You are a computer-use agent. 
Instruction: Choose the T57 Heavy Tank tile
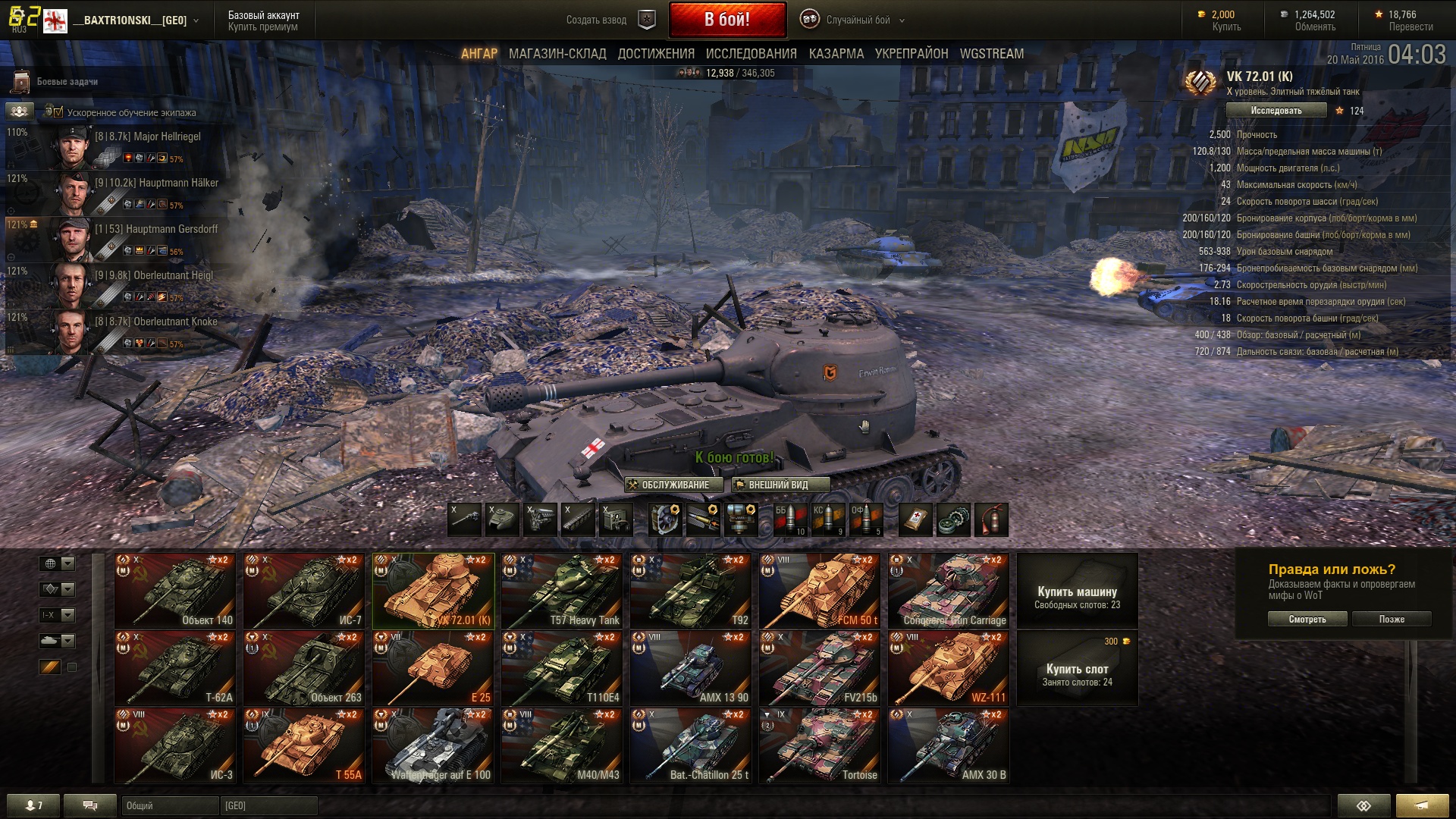562,591
